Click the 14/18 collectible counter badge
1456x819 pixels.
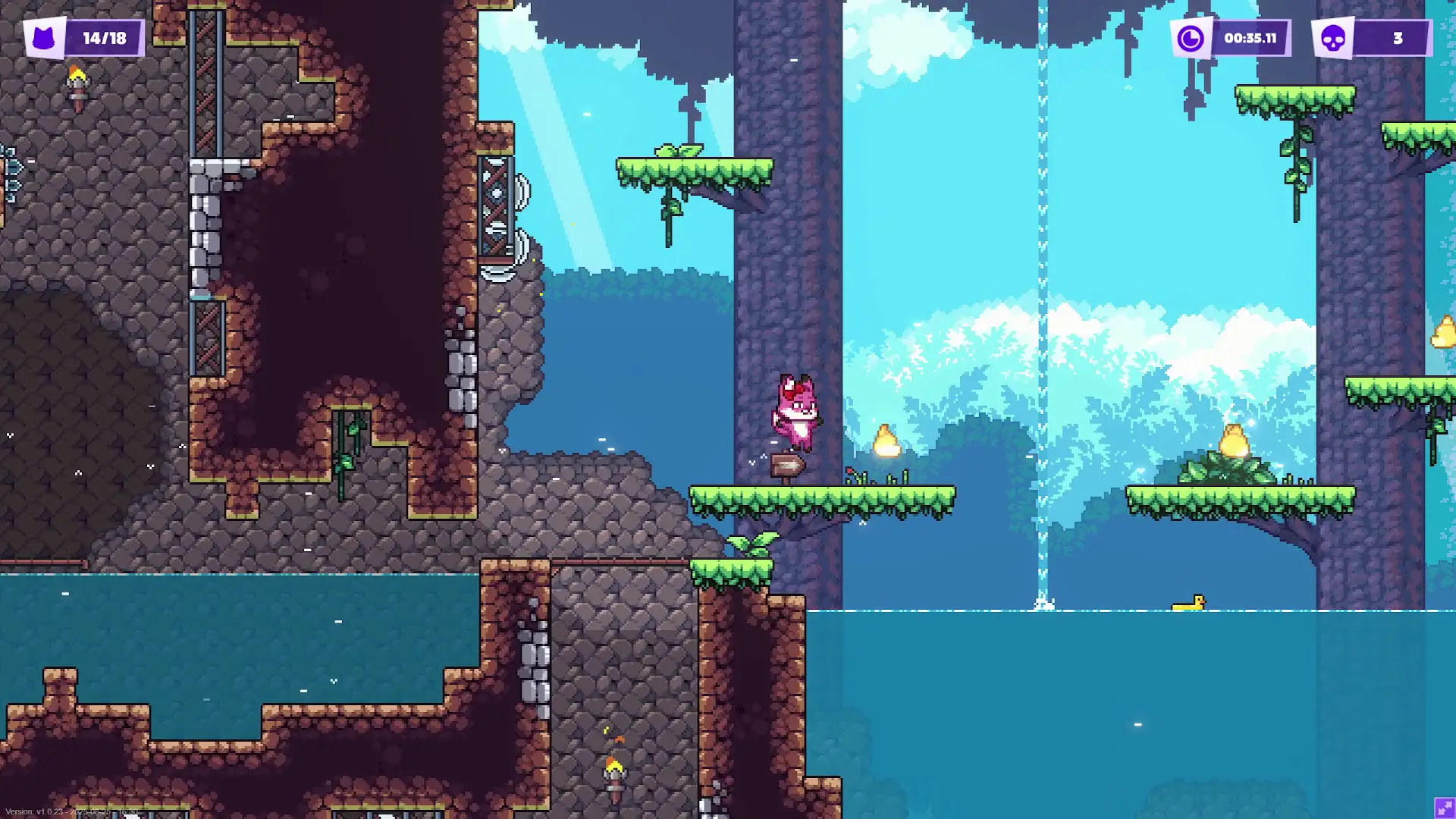pos(106,36)
